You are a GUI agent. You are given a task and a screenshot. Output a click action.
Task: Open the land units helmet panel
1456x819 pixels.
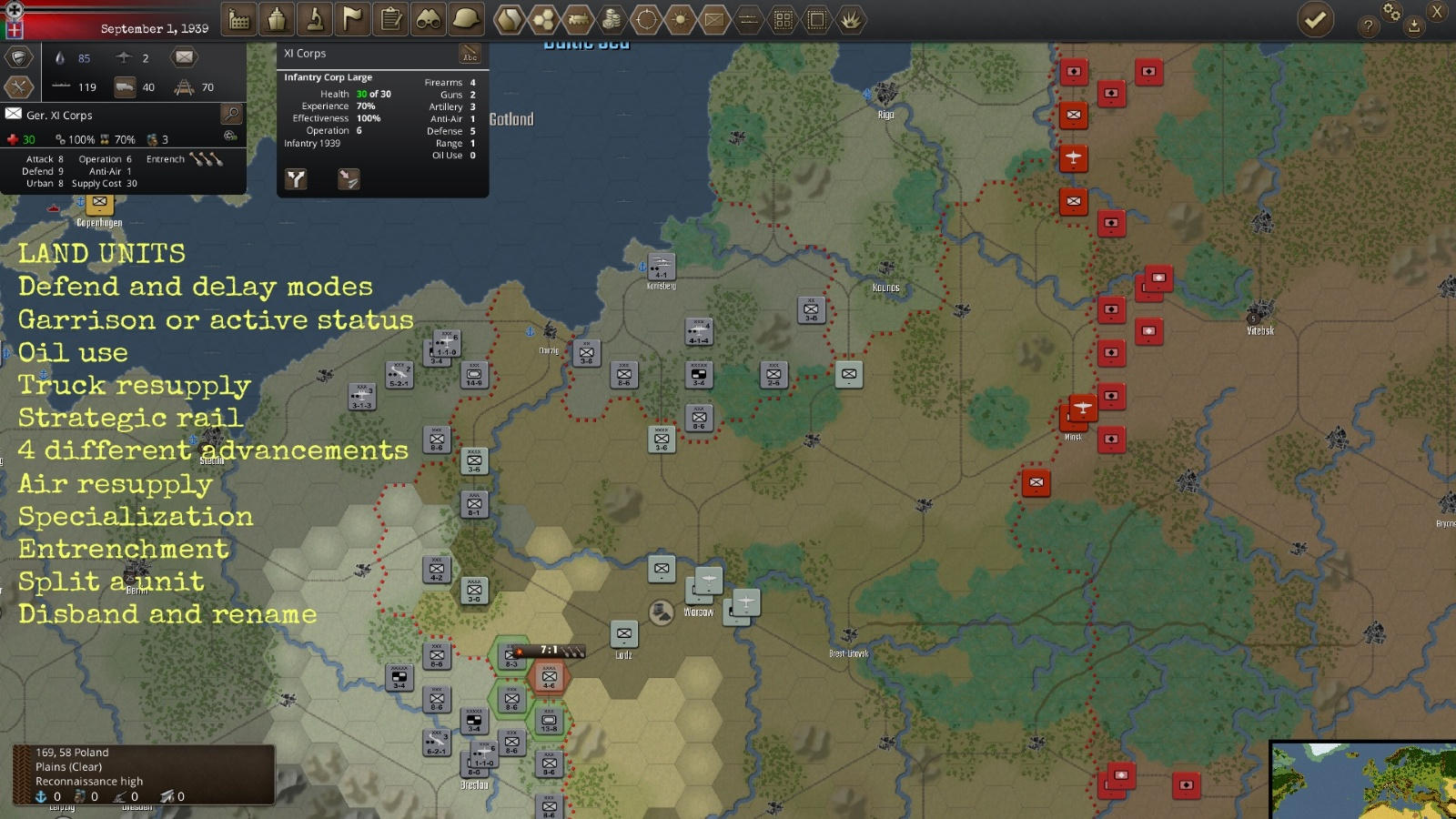(466, 20)
